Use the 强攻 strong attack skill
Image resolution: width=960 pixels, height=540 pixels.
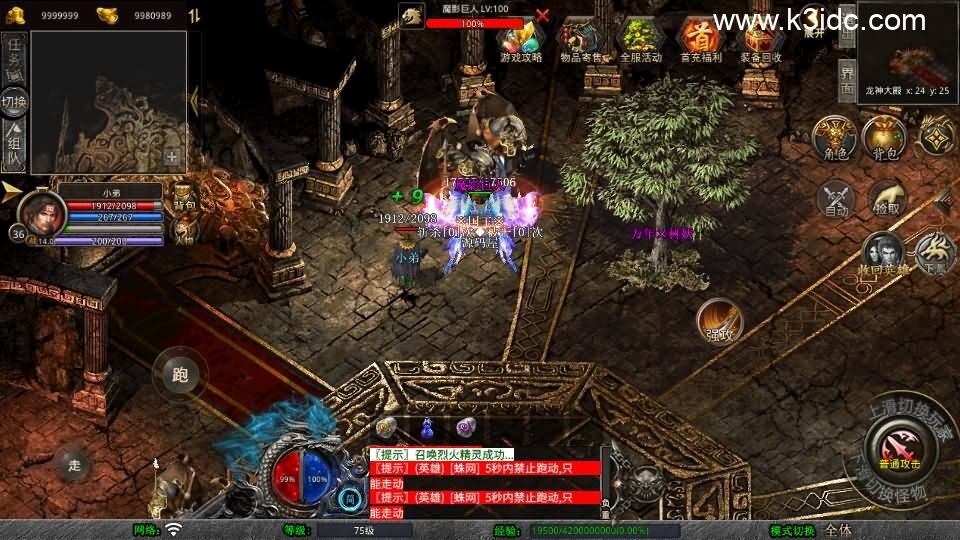719,321
